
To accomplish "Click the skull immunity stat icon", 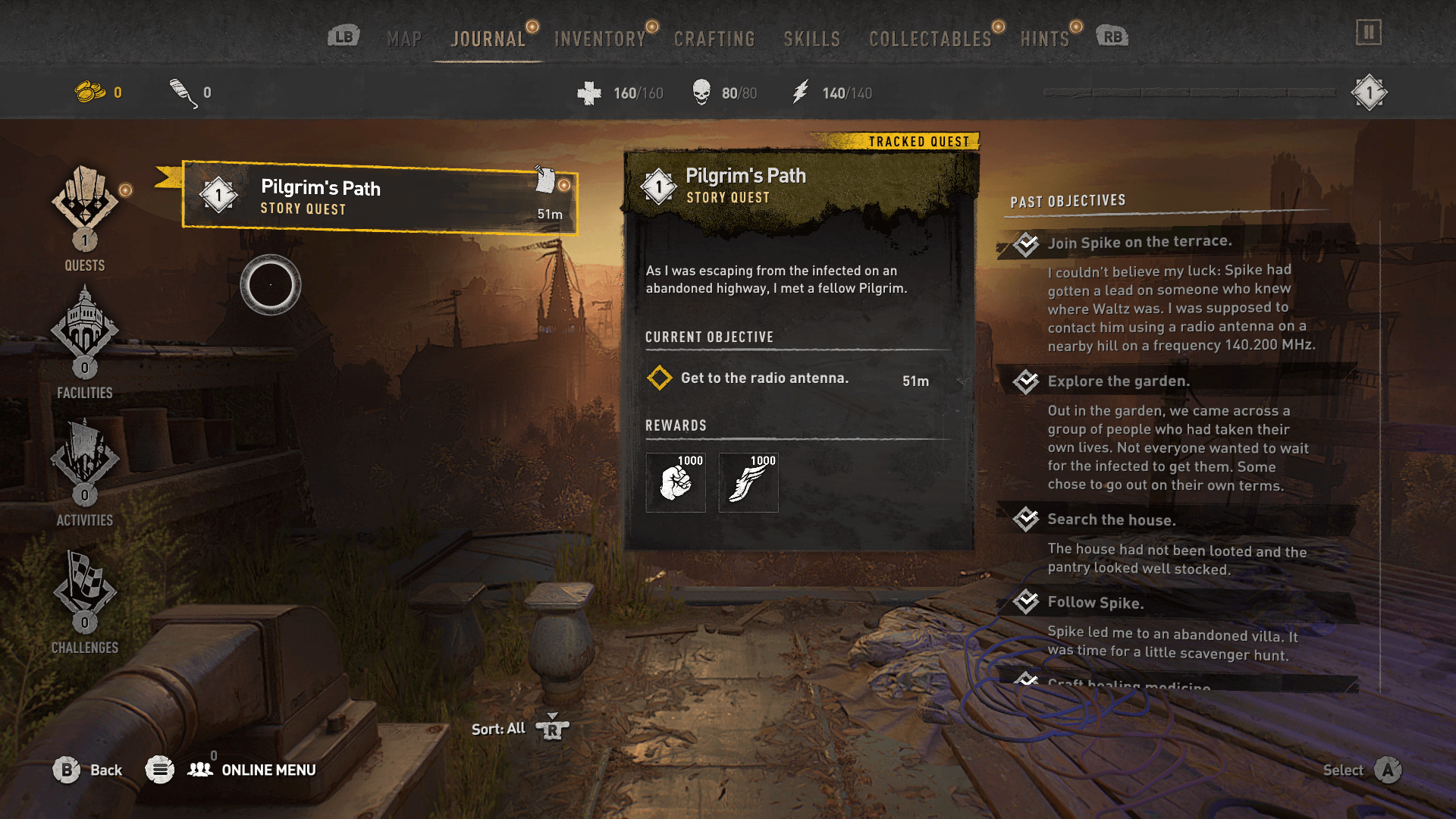I will click(x=701, y=92).
